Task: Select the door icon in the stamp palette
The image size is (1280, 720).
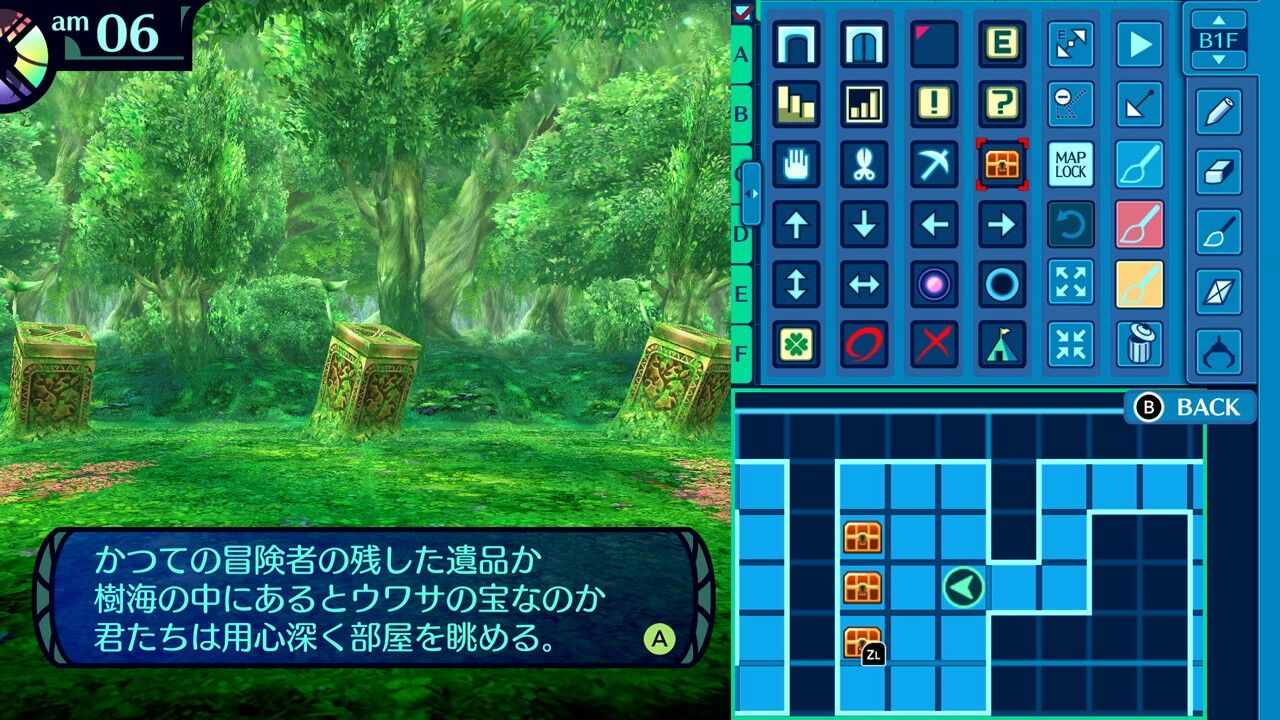Action: [x=863, y=44]
